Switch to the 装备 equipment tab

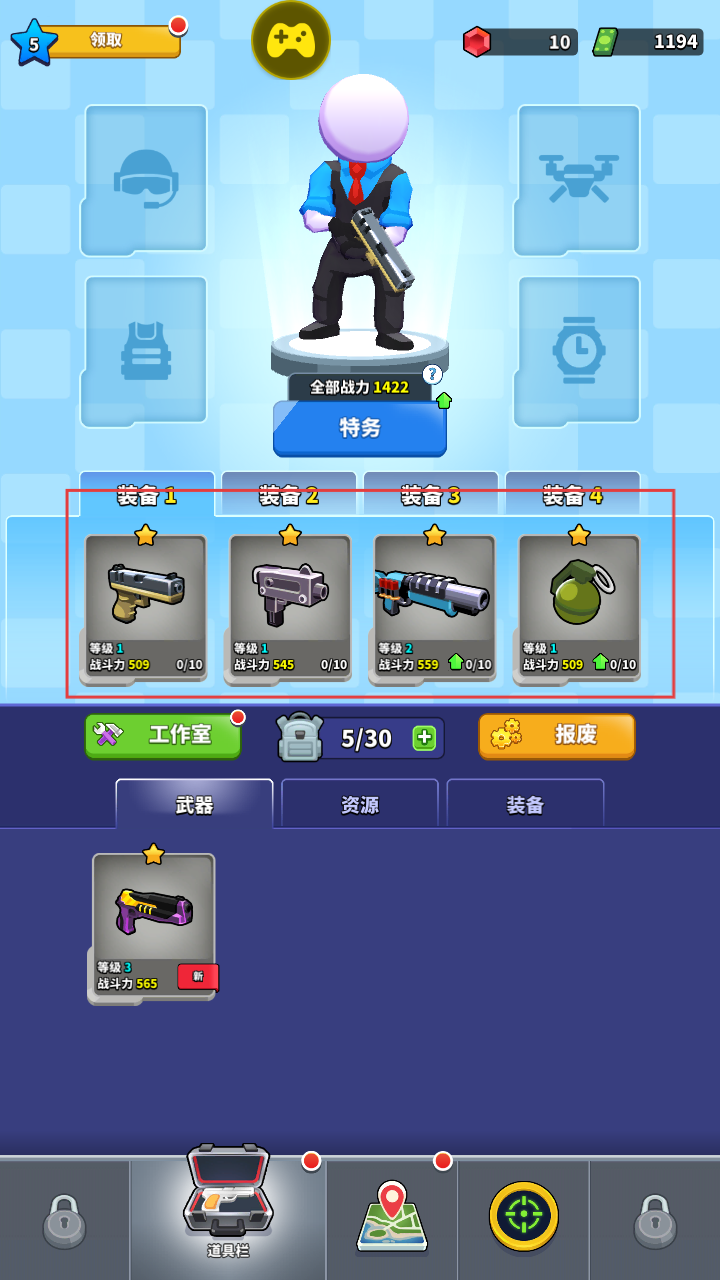coord(525,805)
